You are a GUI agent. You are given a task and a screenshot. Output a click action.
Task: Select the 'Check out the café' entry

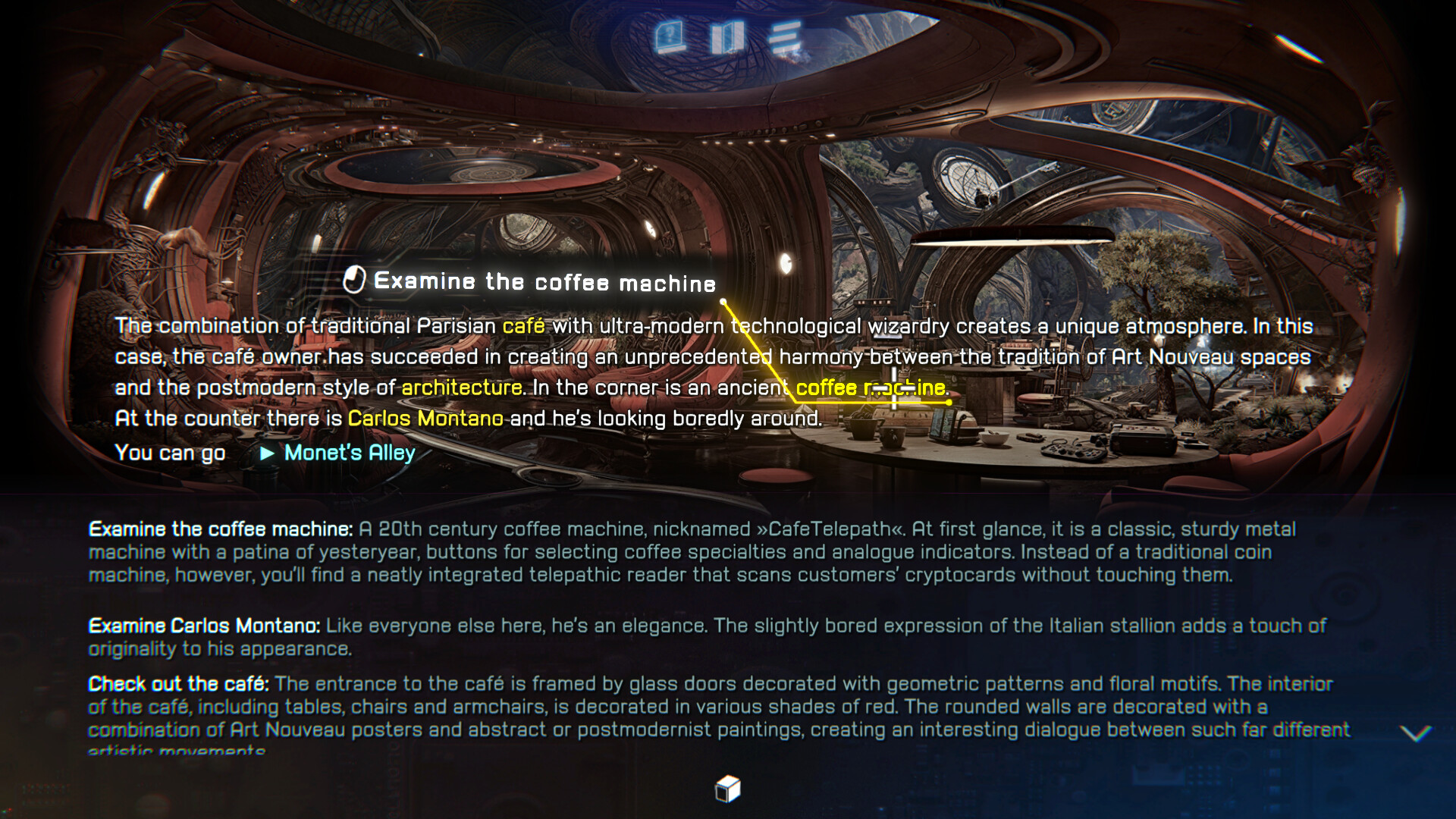[176, 683]
